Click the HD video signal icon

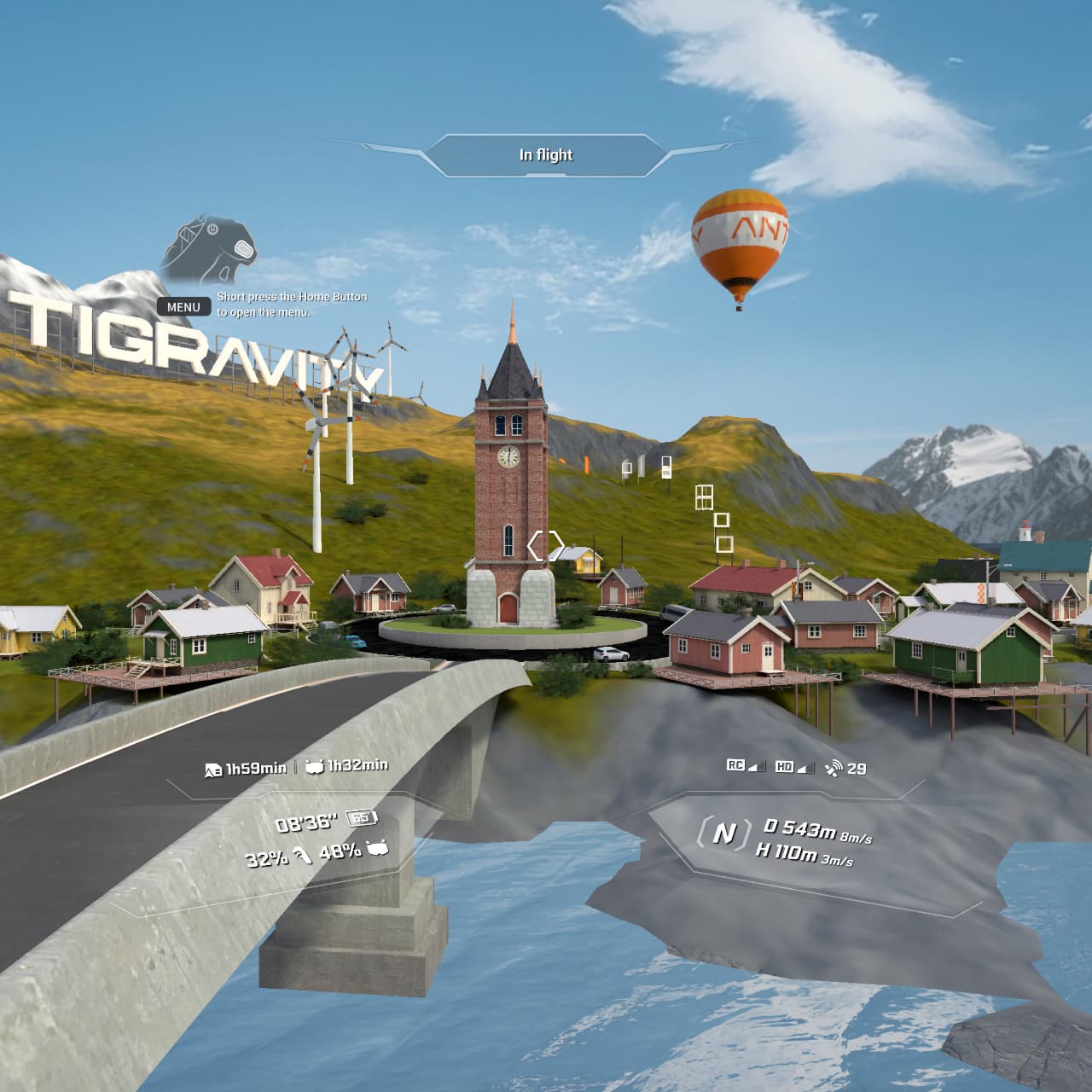785,767
